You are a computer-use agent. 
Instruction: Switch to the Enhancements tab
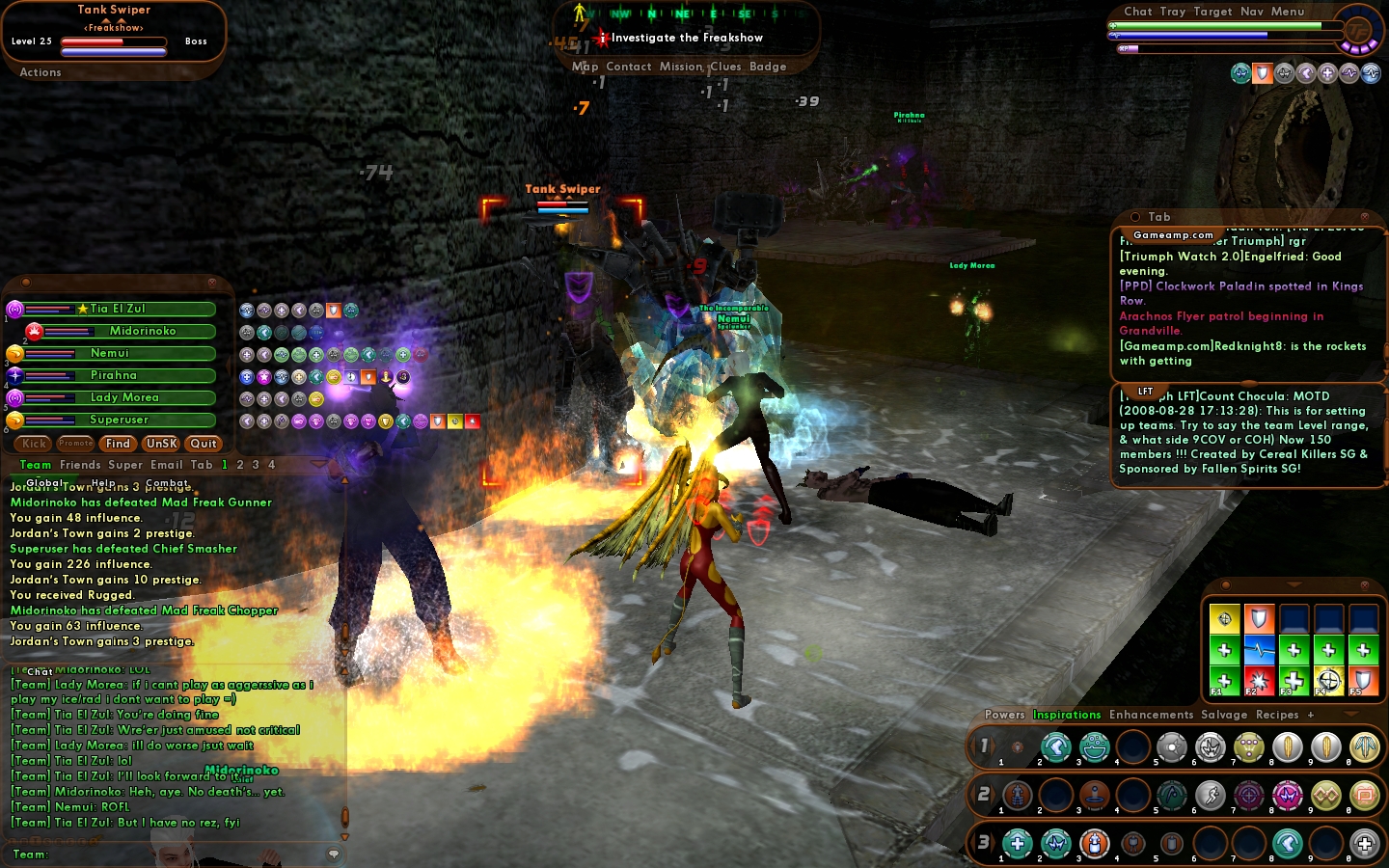1151,715
